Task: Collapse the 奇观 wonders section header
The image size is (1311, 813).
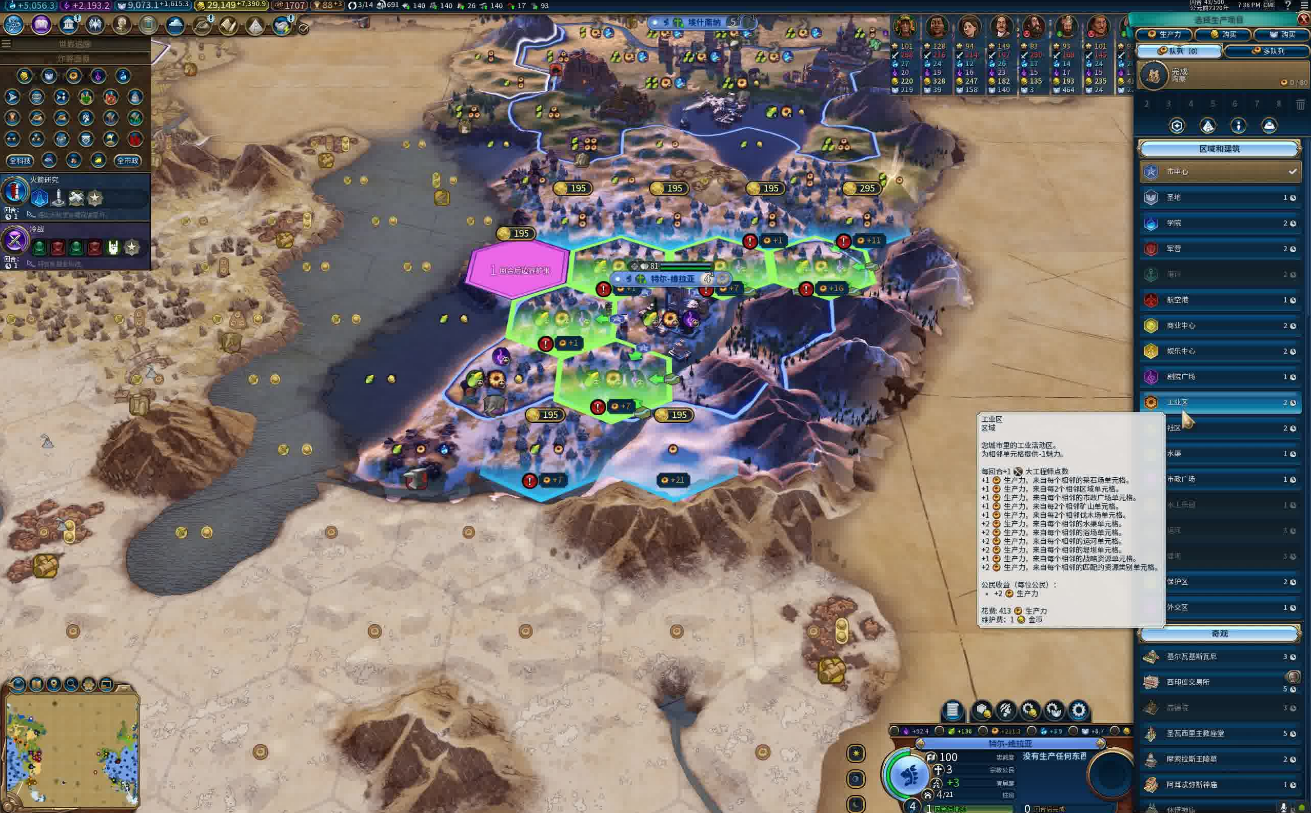Action: point(1221,634)
